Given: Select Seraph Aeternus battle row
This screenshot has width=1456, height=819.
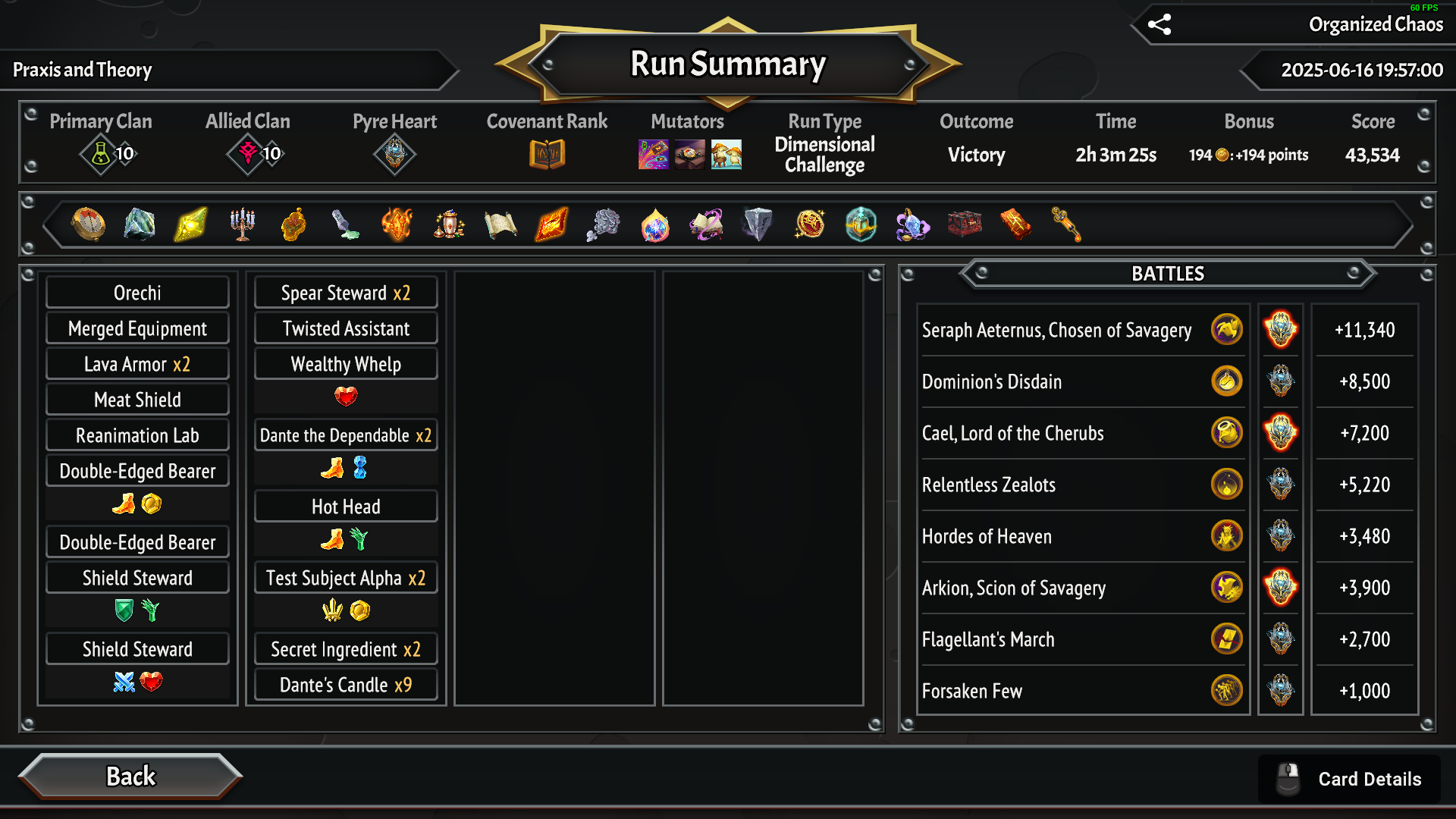Looking at the screenshot, I should pyautogui.click(x=1056, y=330).
